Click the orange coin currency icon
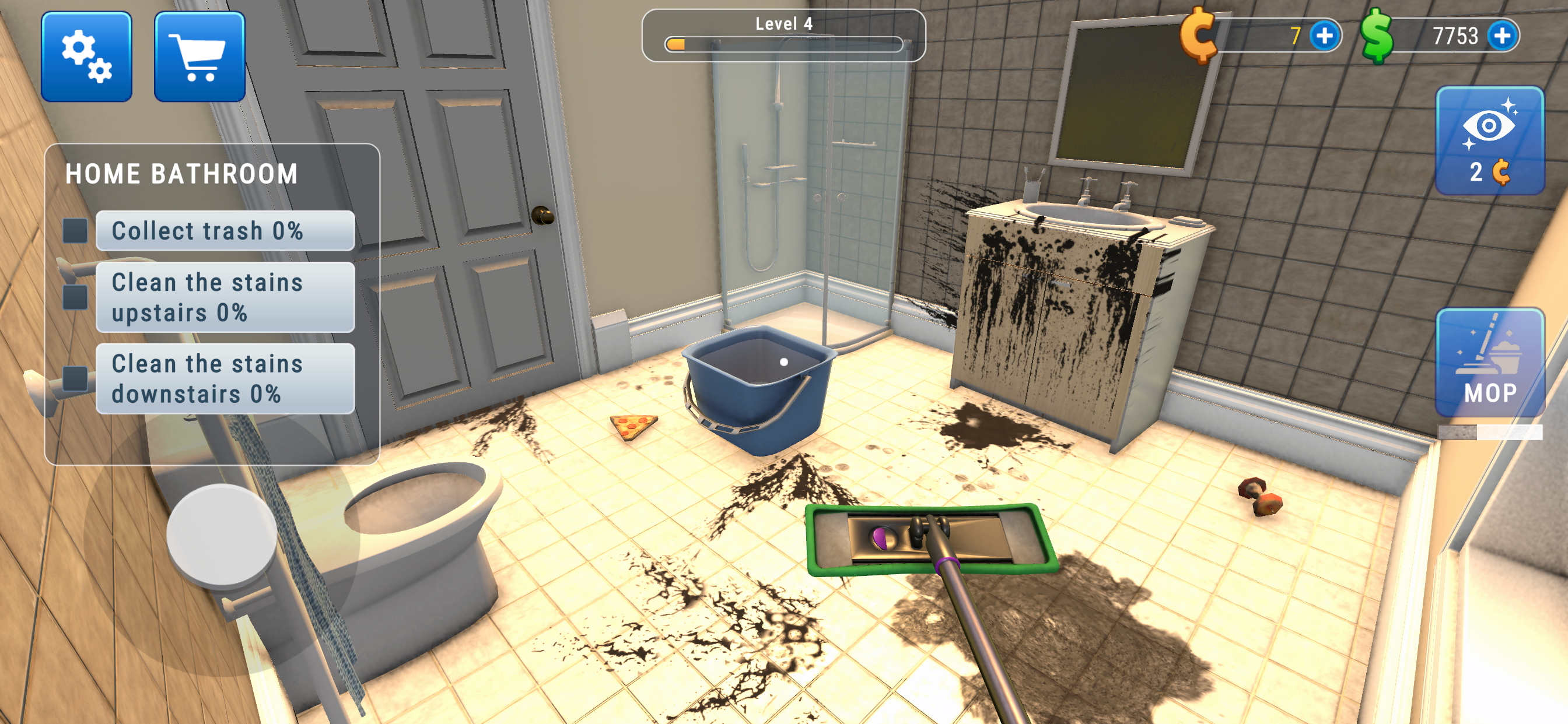Image resolution: width=1568 pixels, height=724 pixels. (1199, 38)
